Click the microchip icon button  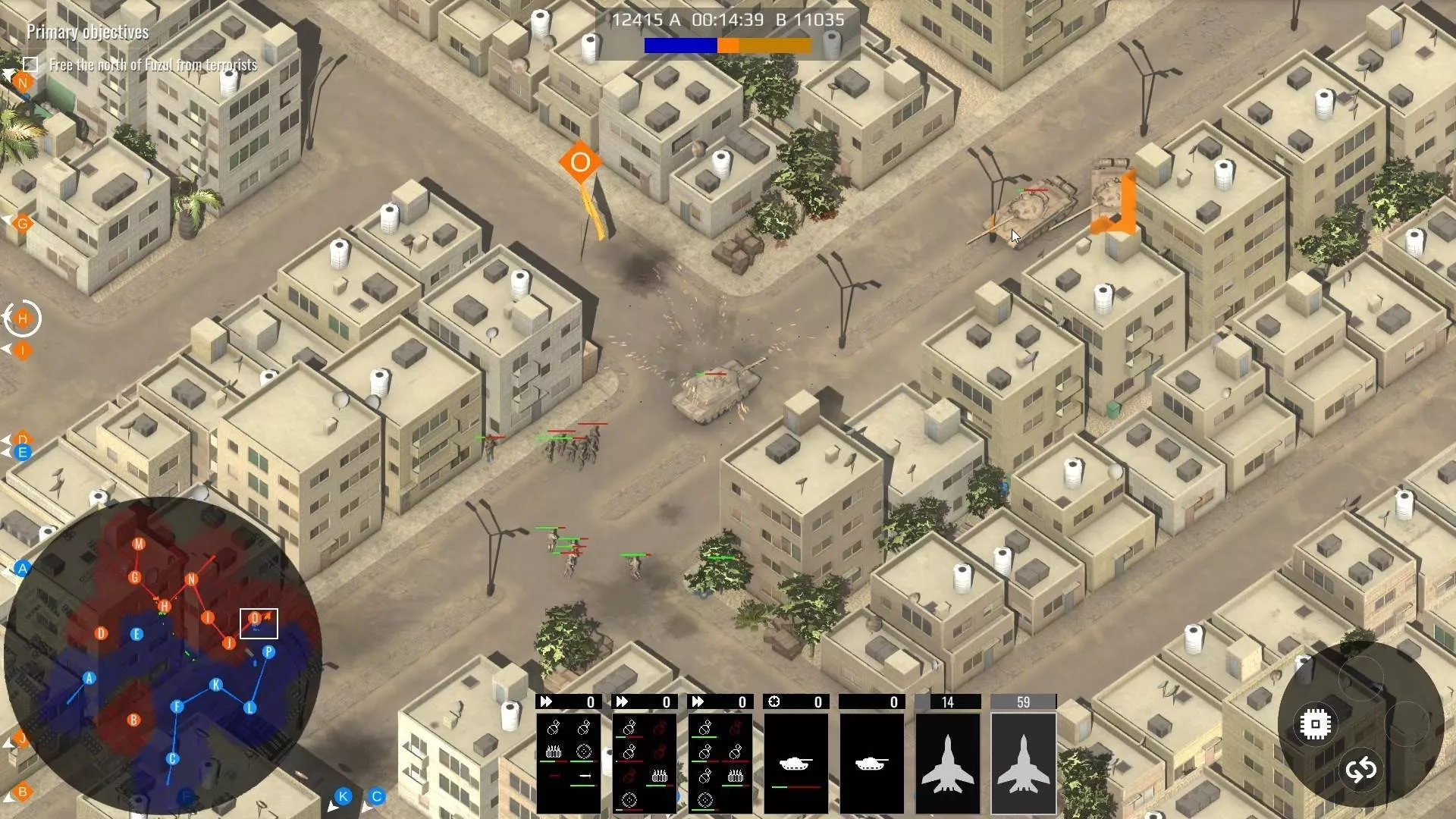pyautogui.click(x=1315, y=724)
